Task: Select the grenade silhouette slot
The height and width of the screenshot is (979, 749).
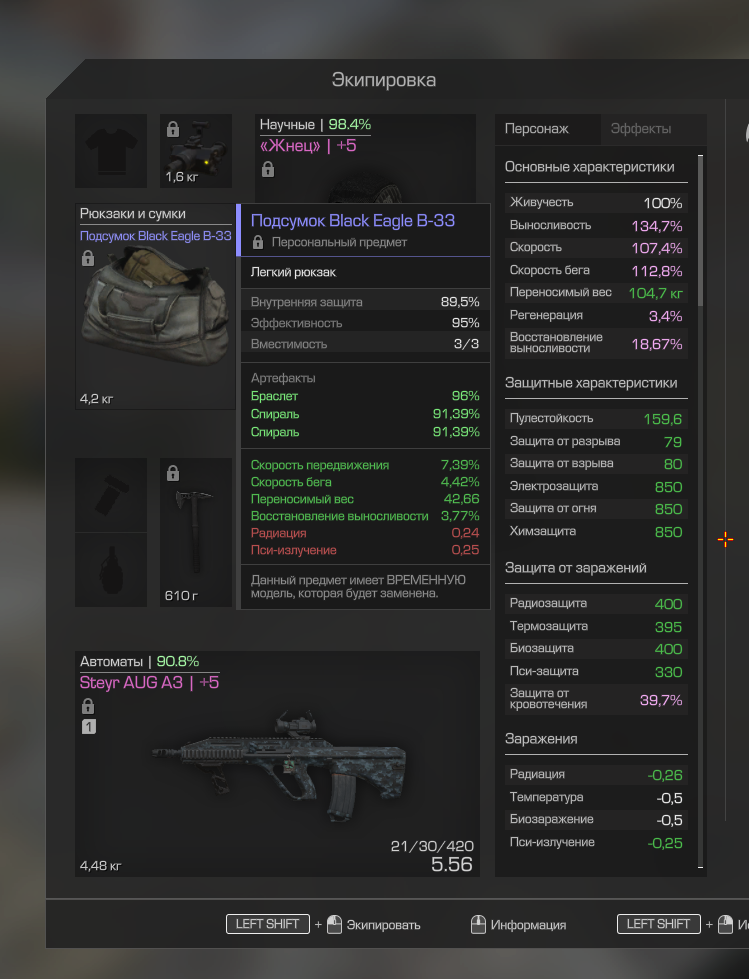Action: pos(111,569)
